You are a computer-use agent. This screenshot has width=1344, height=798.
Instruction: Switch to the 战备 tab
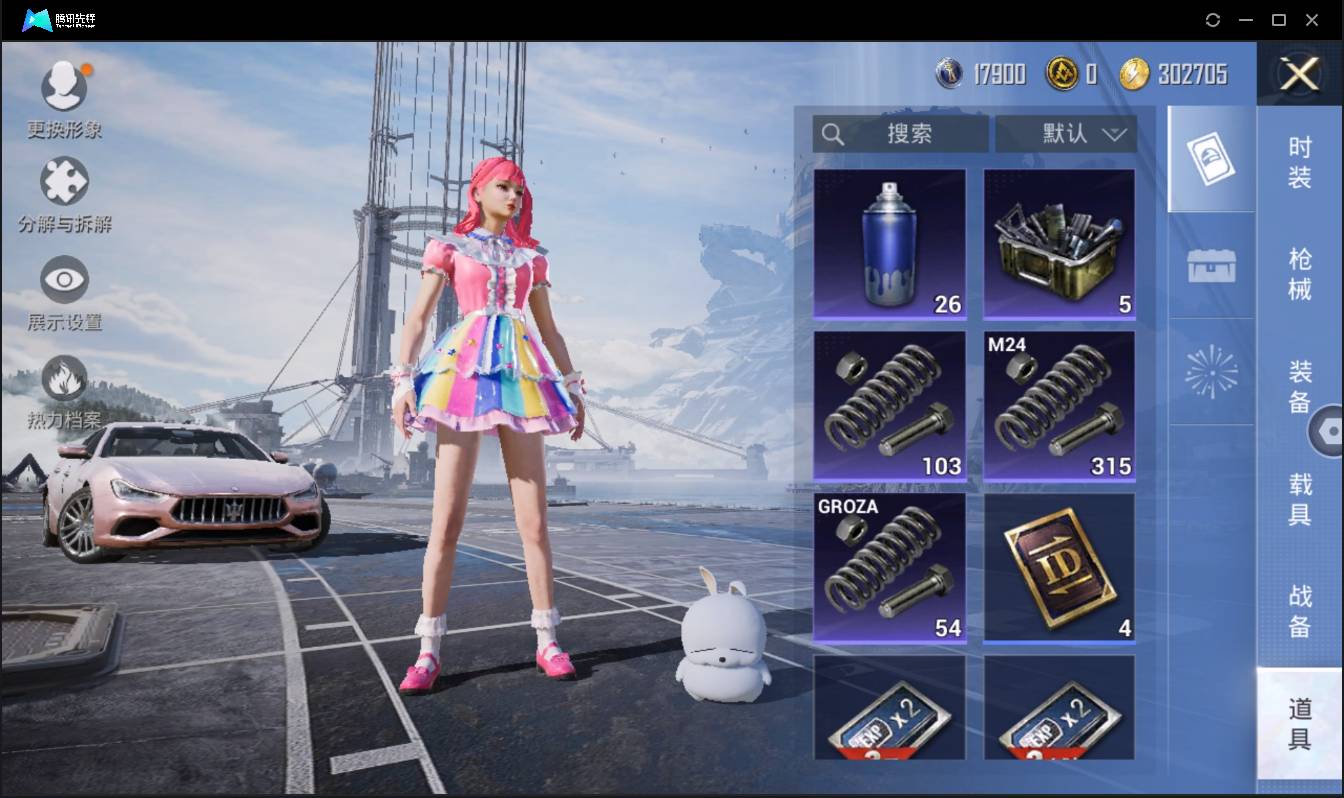[1299, 611]
